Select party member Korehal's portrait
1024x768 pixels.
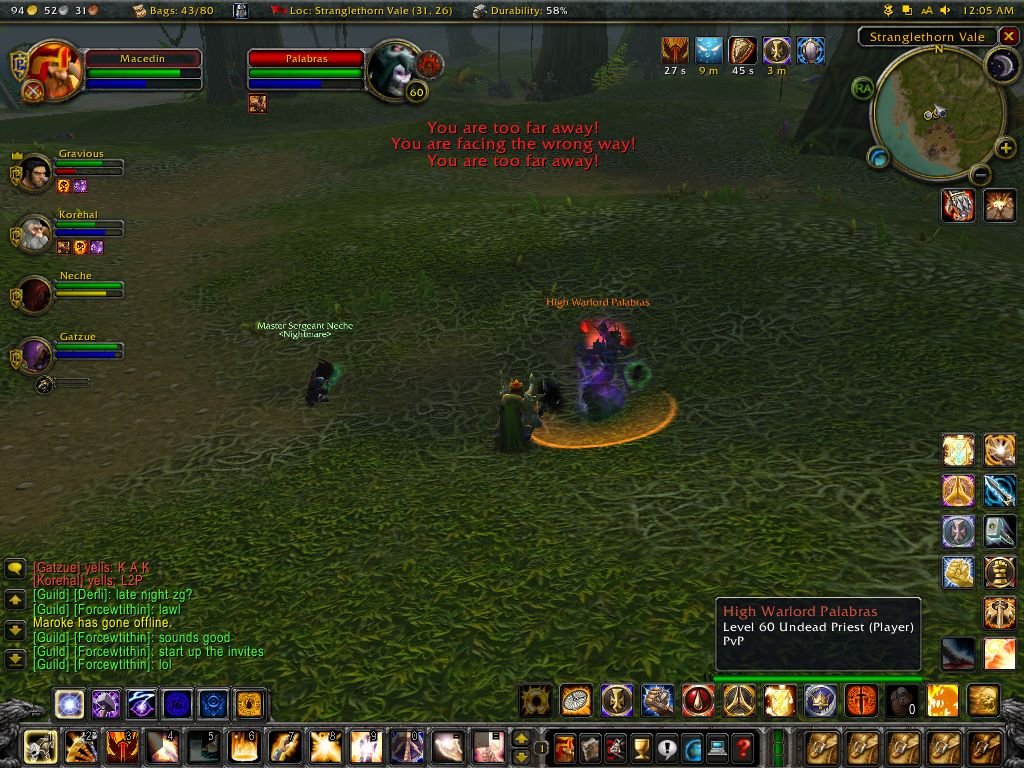36,235
